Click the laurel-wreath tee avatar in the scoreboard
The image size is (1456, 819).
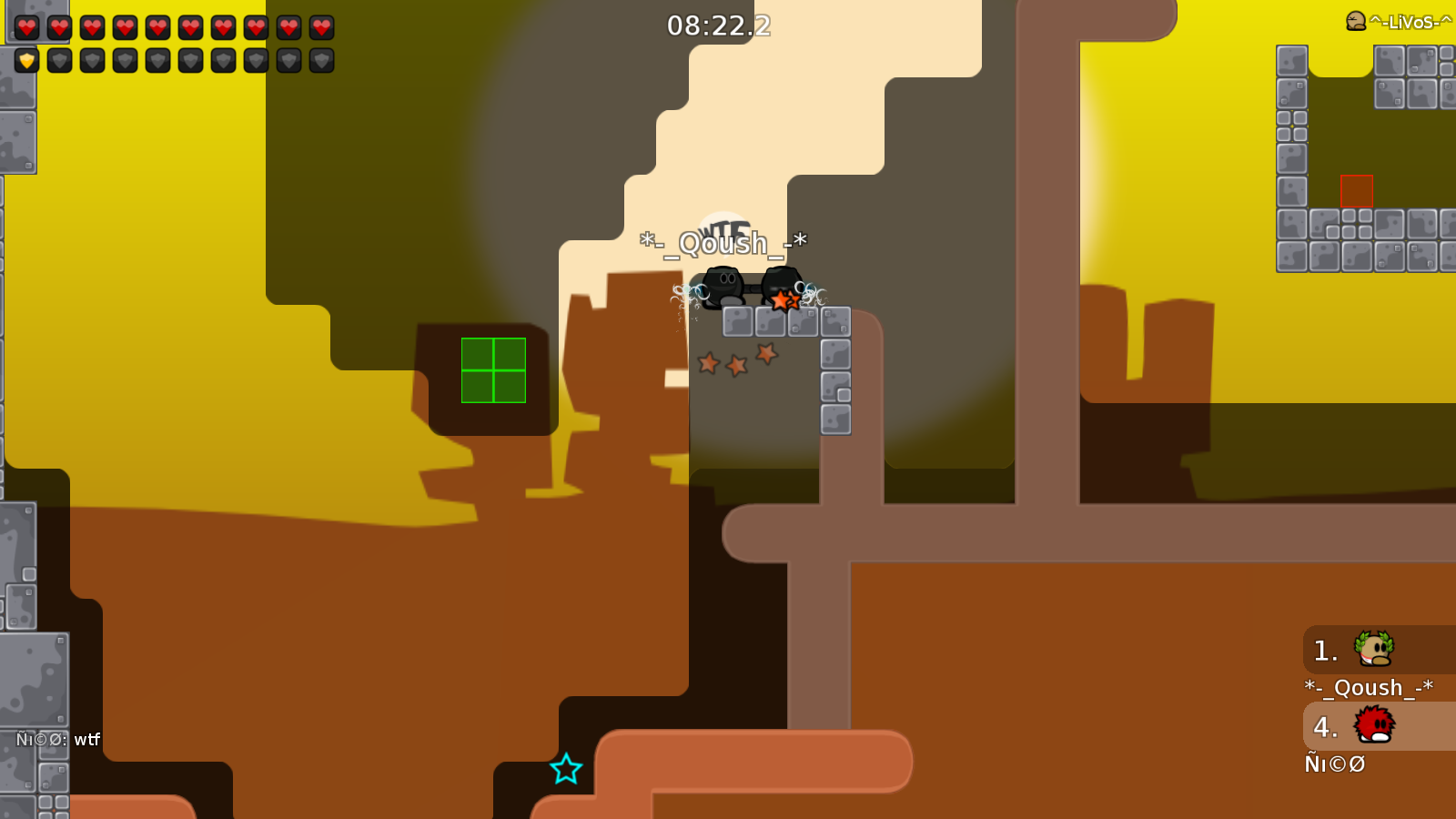click(x=1374, y=650)
